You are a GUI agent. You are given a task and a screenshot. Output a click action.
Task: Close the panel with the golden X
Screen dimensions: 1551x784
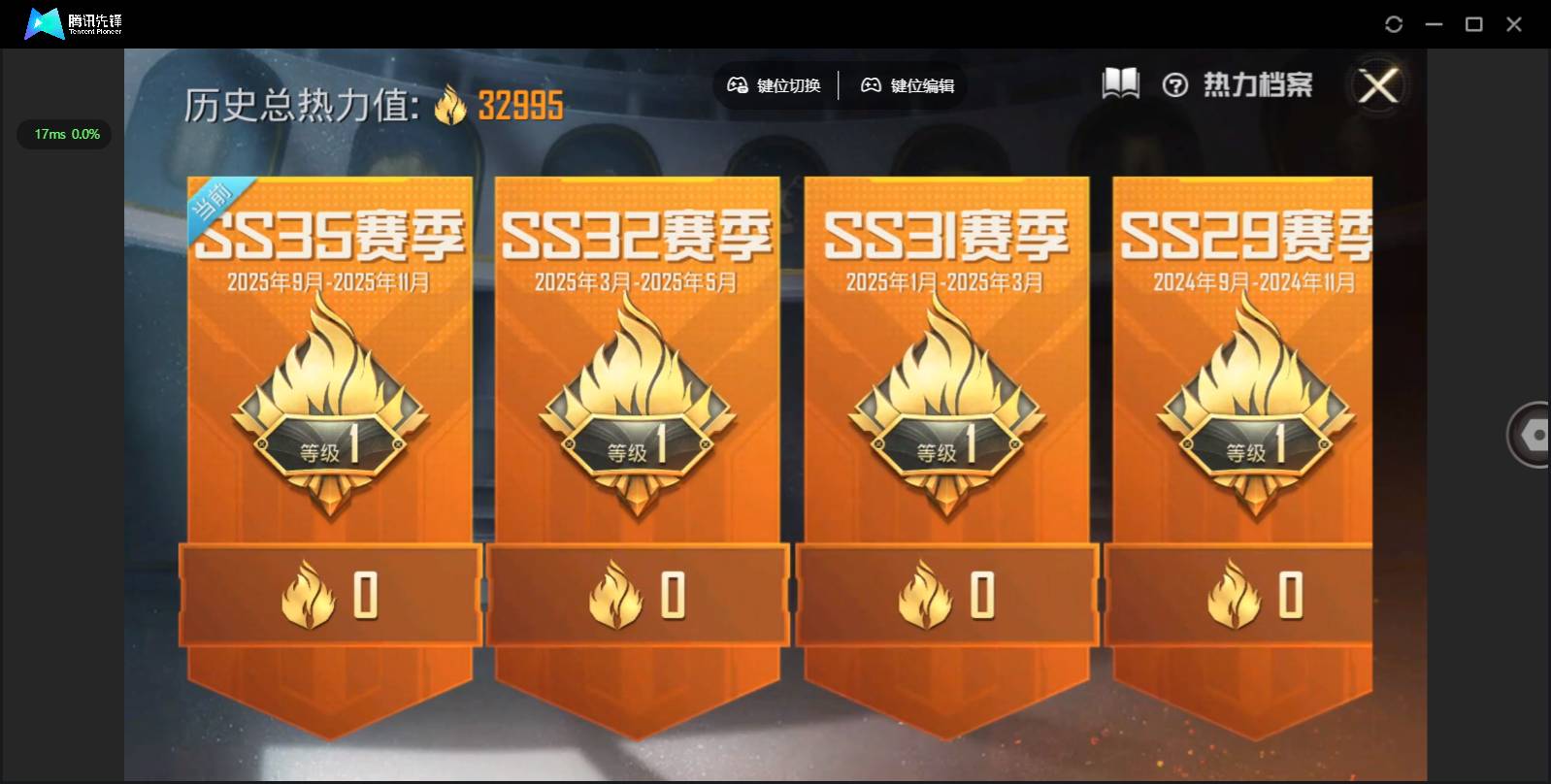[x=1379, y=86]
